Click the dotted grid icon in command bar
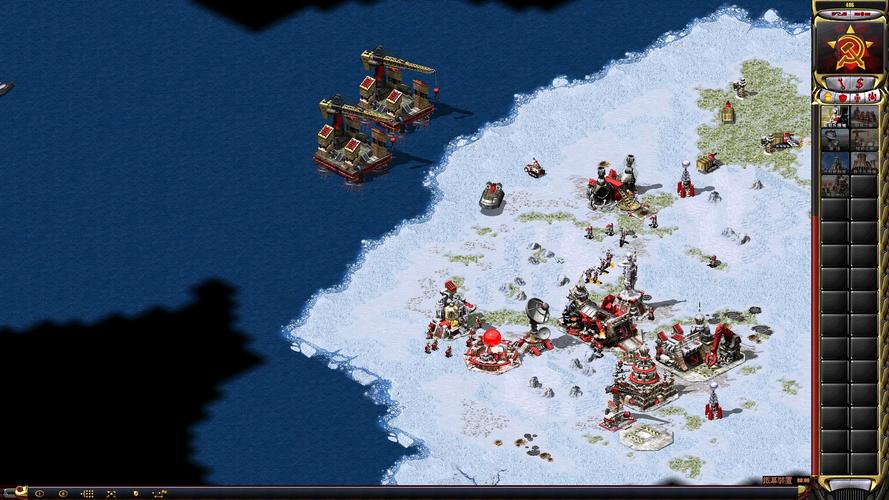Screen dimensions: 889x500 click(86, 493)
